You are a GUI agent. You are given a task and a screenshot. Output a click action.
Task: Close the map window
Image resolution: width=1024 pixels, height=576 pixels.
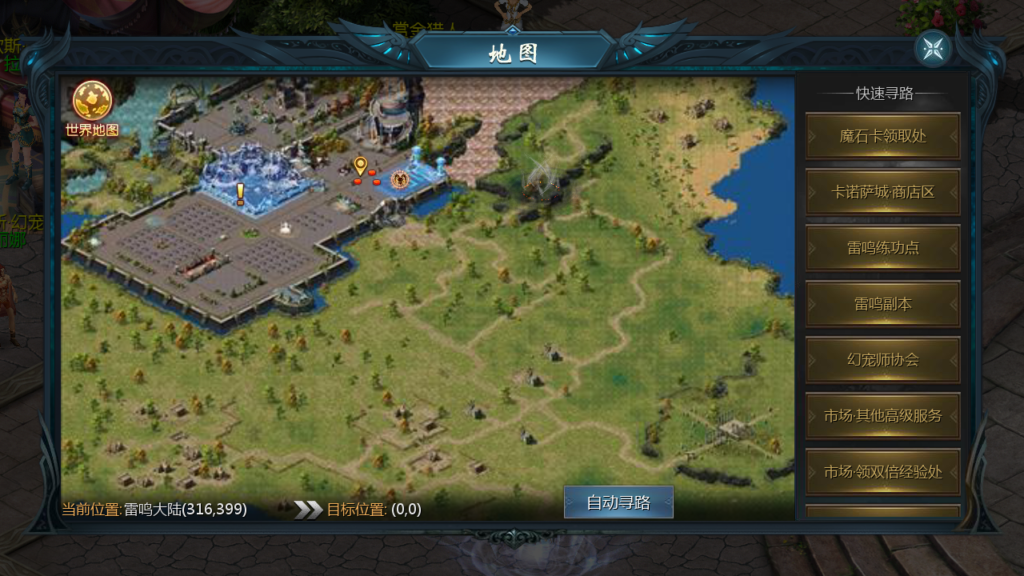933,48
